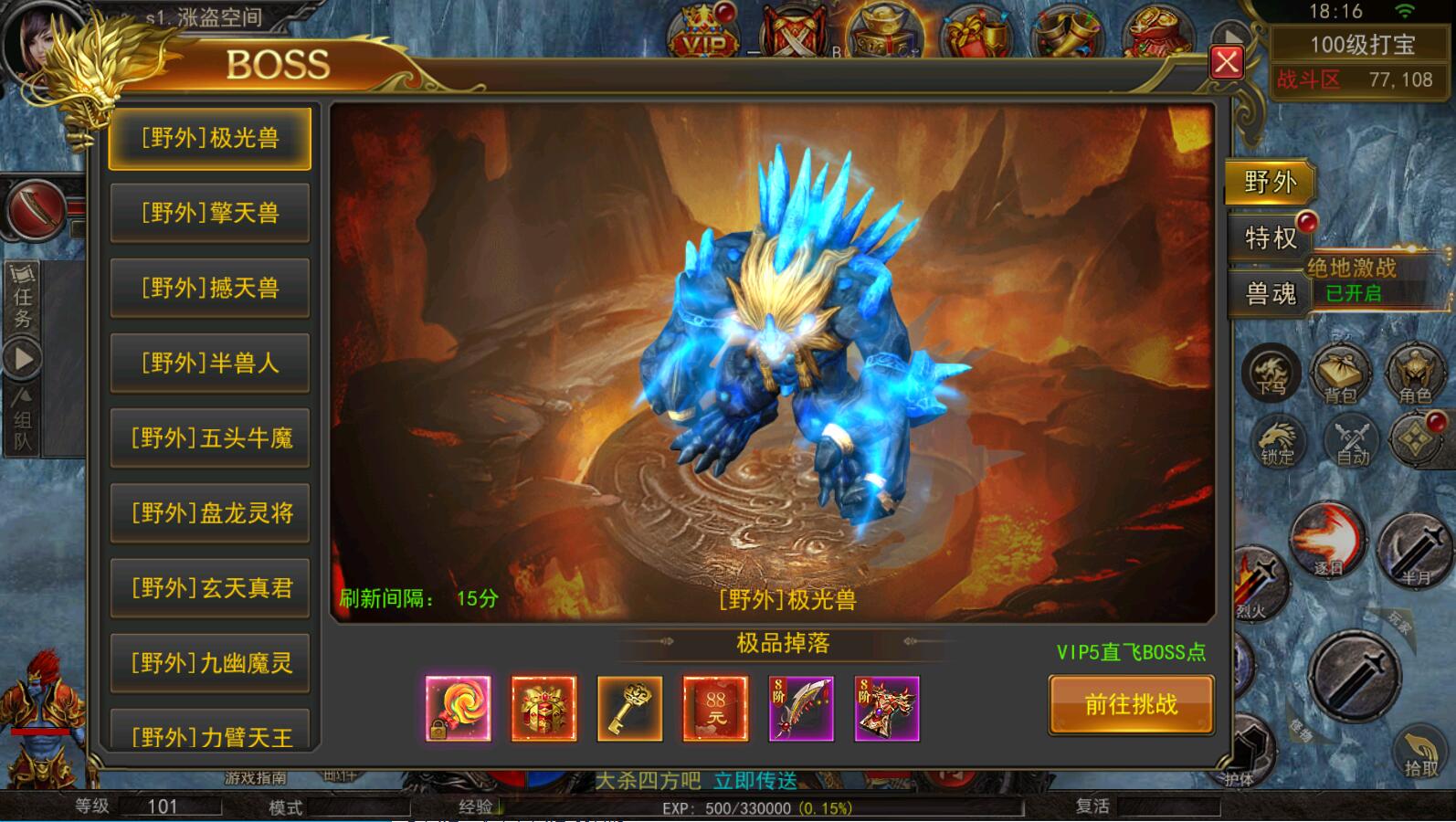Pick the [野外]半兽人 boss entry
Image resolution: width=1456 pixels, height=822 pixels.
(x=210, y=364)
